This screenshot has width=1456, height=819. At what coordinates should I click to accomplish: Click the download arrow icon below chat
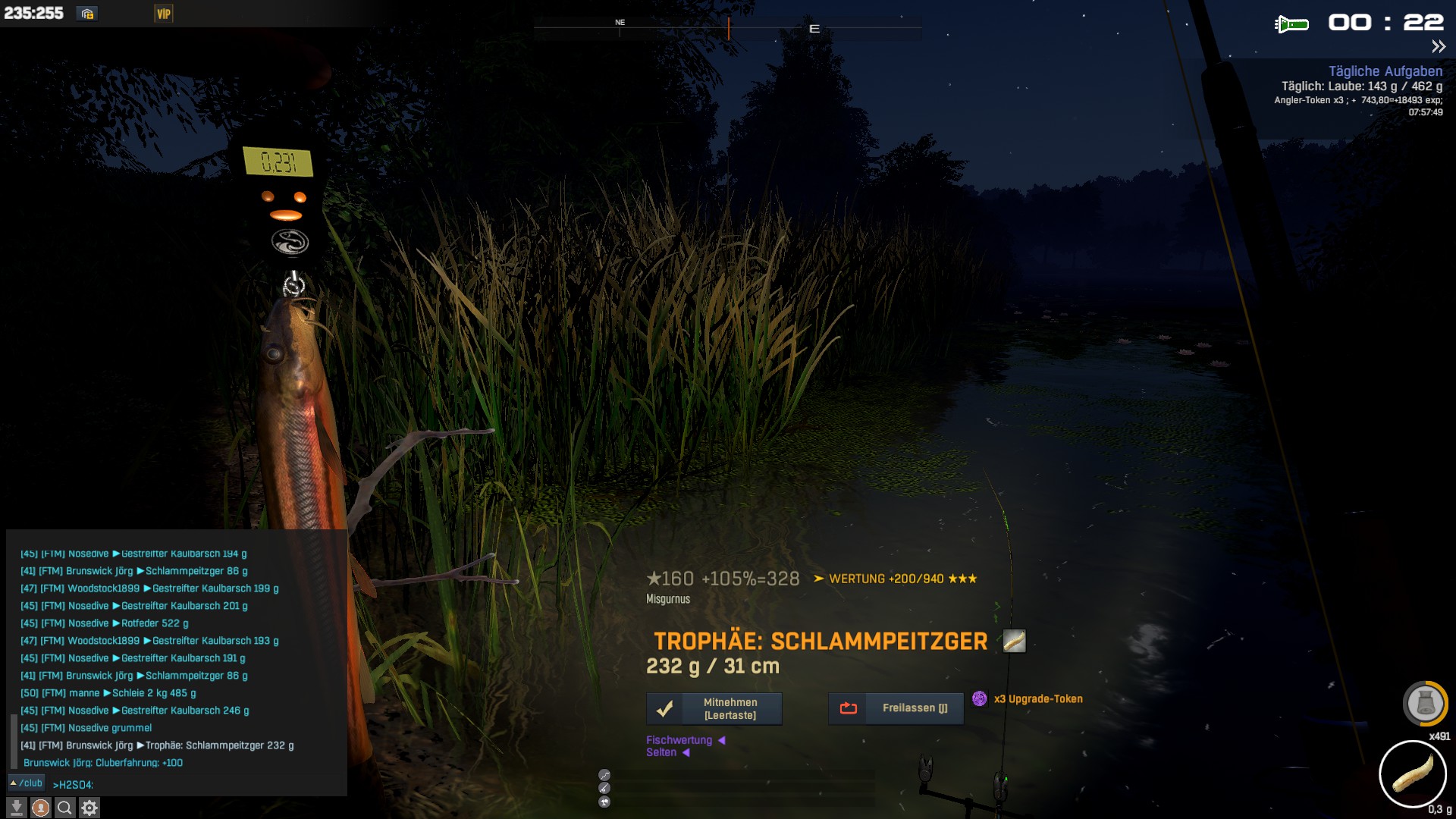tap(17, 808)
